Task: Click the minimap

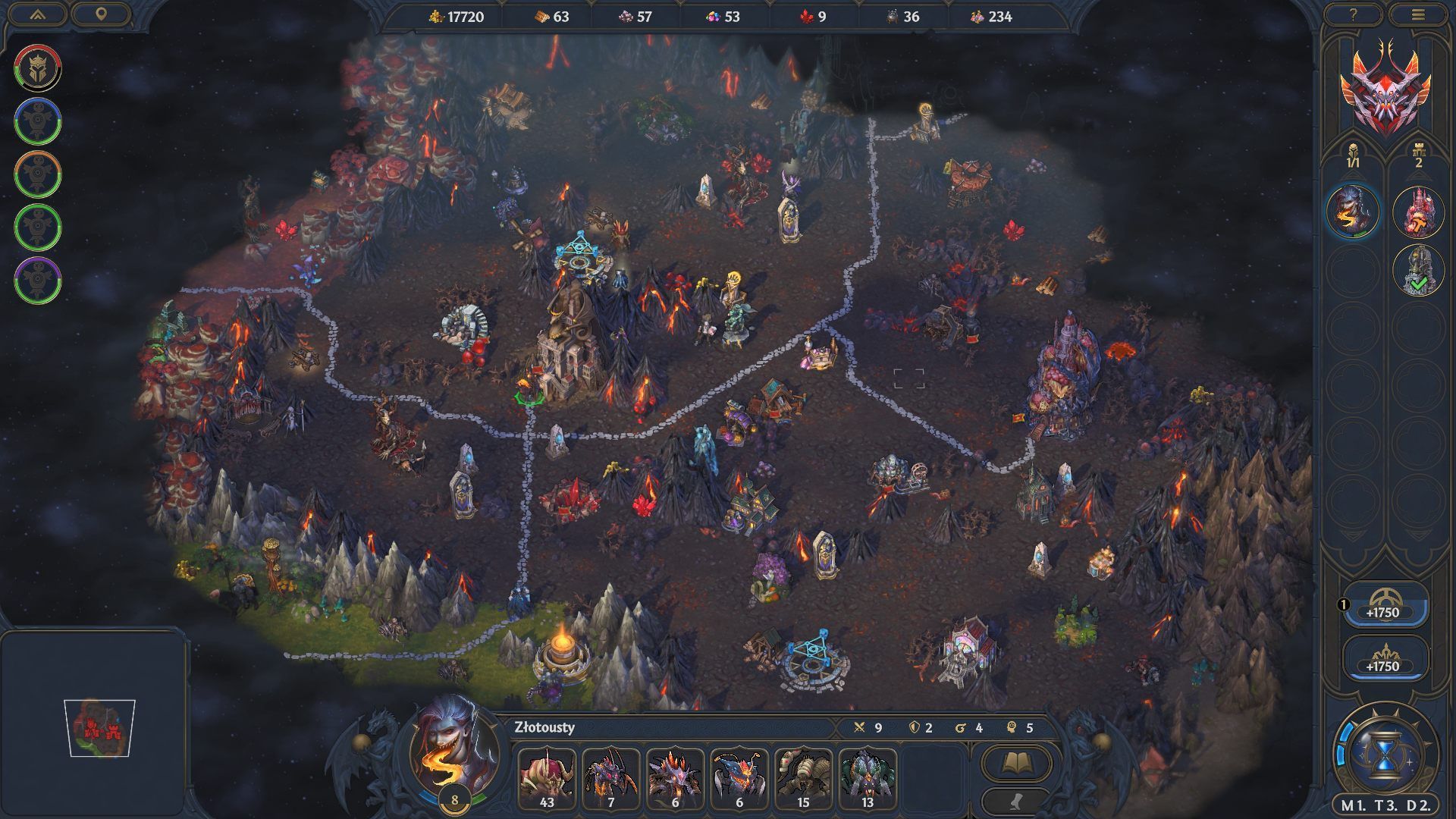Action: (x=99, y=728)
